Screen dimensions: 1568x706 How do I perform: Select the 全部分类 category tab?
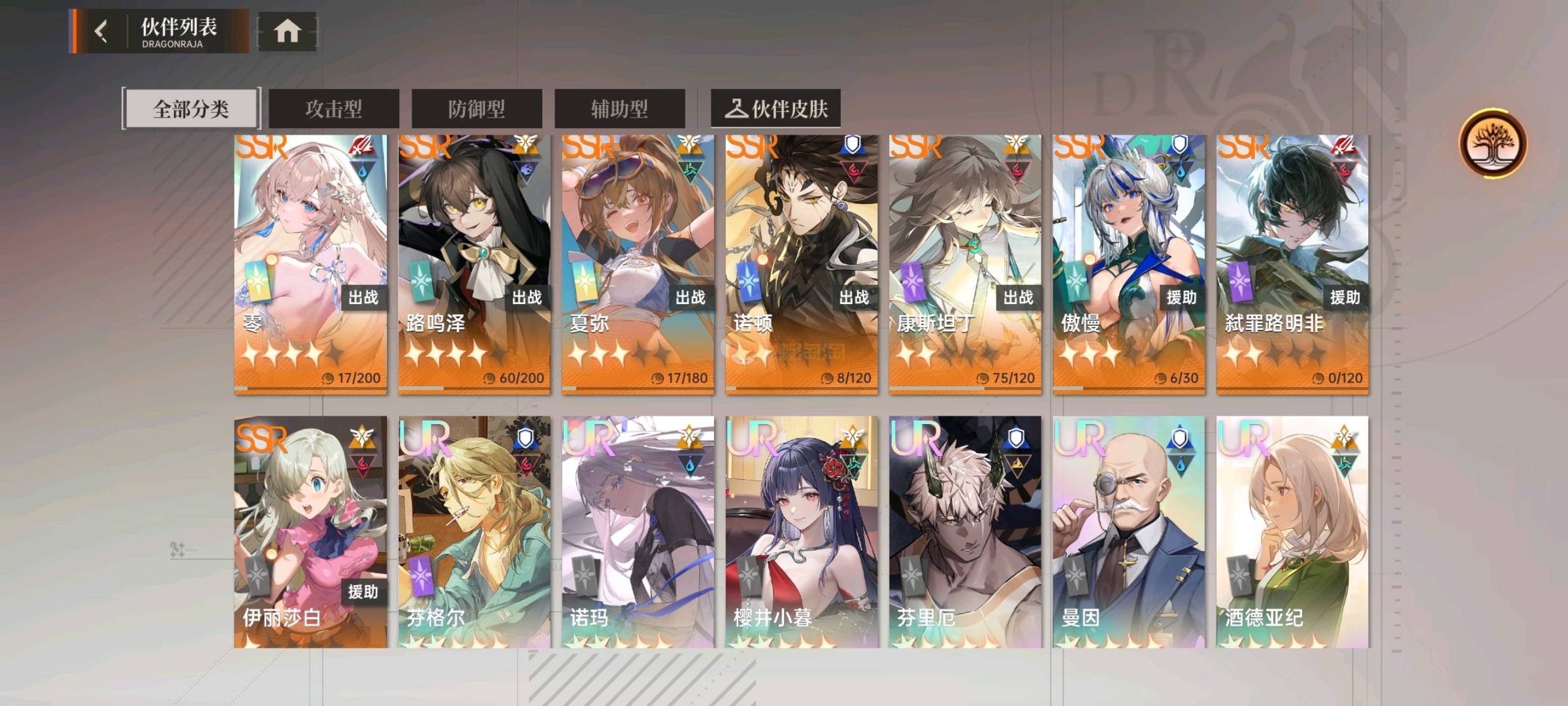[x=191, y=109]
